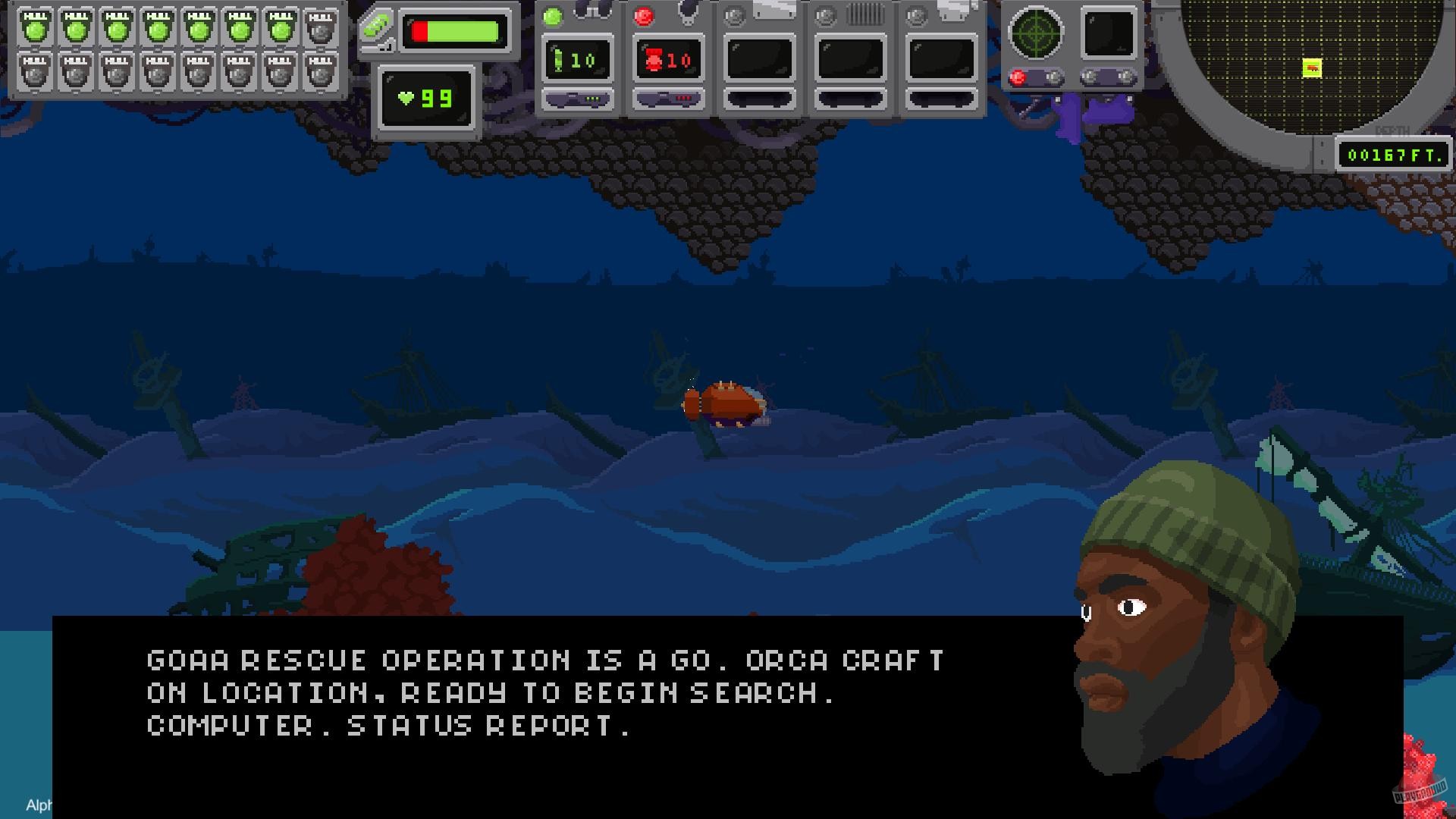Click the vent grille equipment icon
Screen dimensions: 1456x819
[864, 13]
